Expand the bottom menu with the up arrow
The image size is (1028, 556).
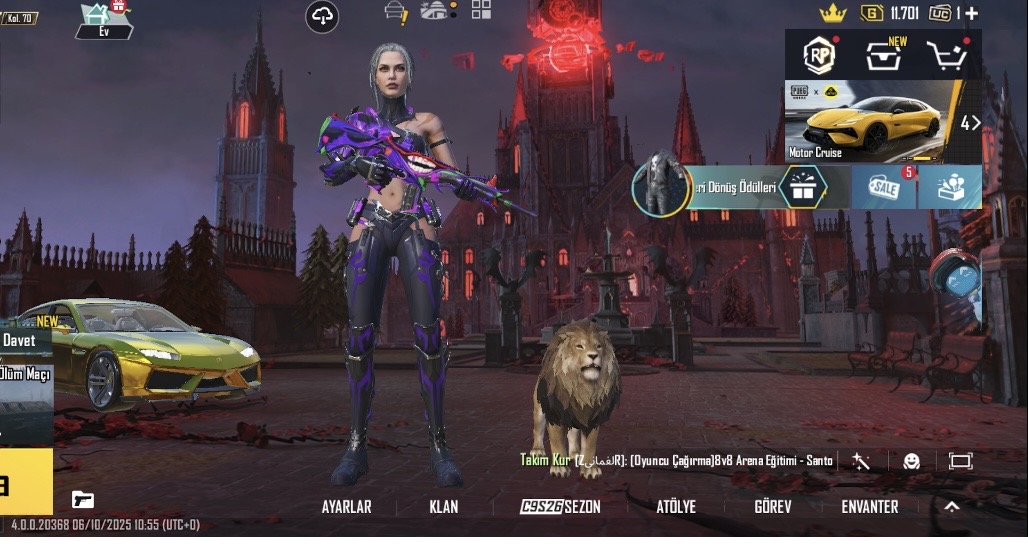coord(952,507)
